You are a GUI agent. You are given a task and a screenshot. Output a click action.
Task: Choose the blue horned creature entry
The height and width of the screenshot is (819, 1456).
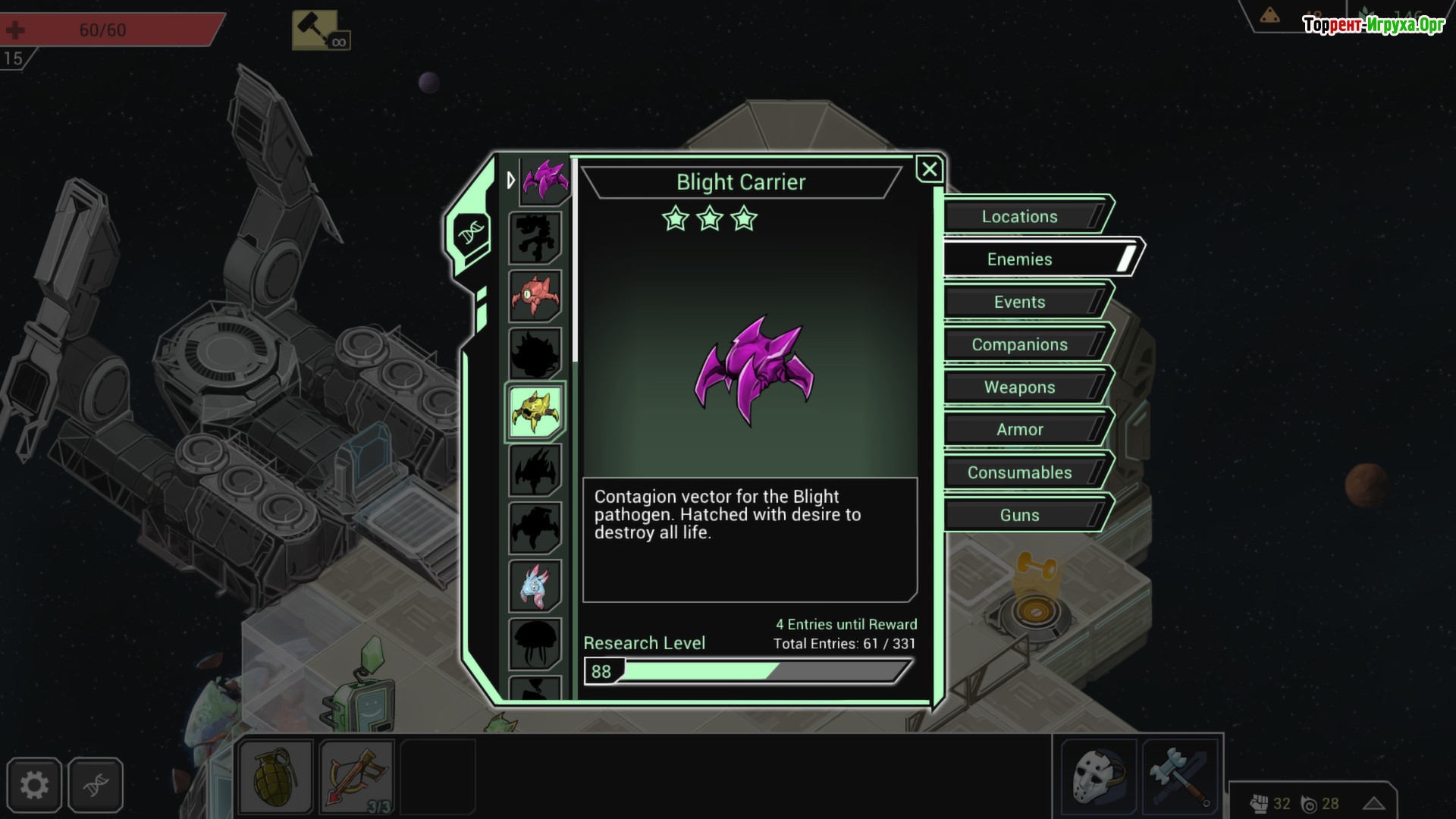[535, 585]
